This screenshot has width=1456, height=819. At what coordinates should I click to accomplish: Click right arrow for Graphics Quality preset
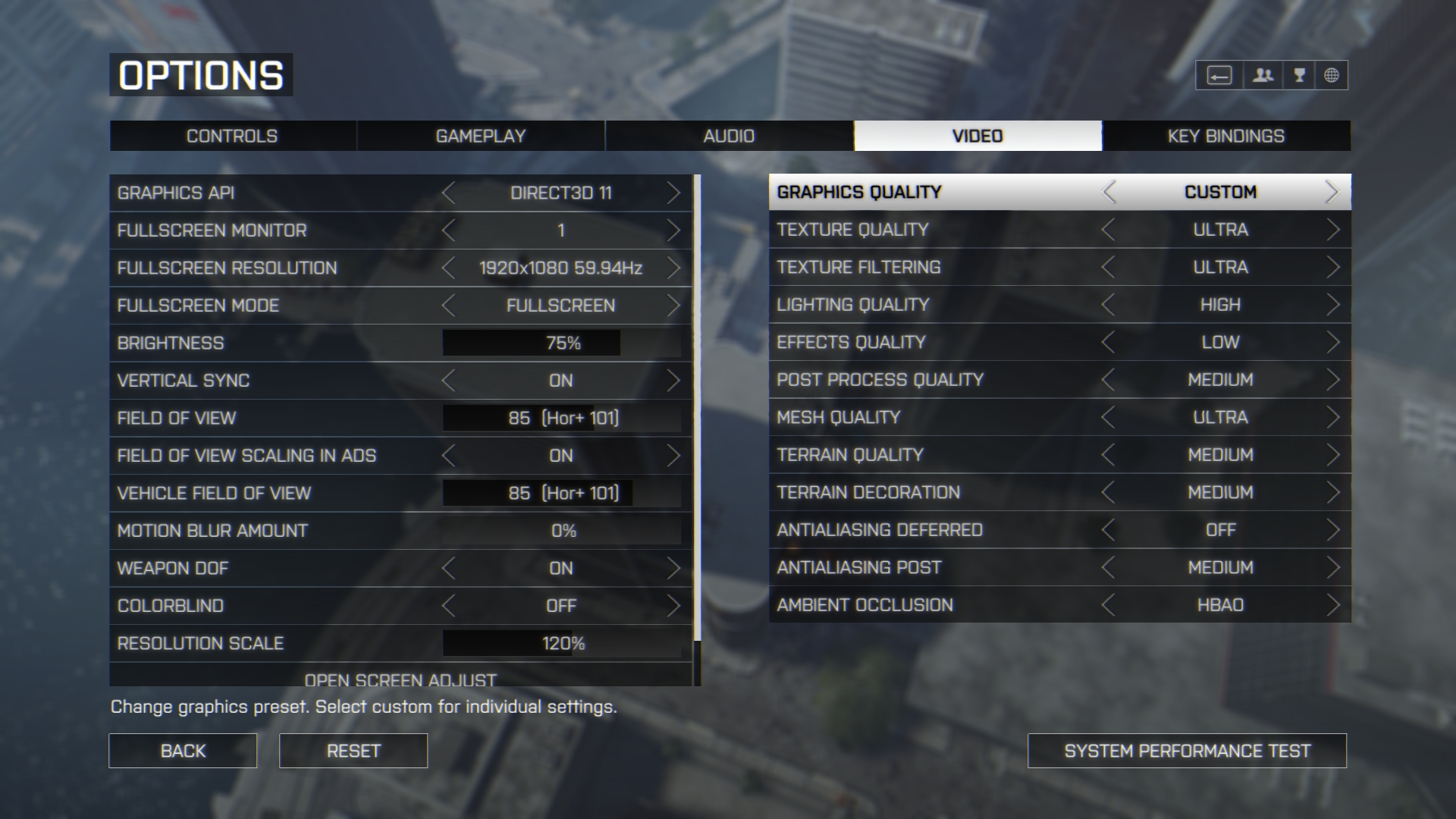point(1332,193)
